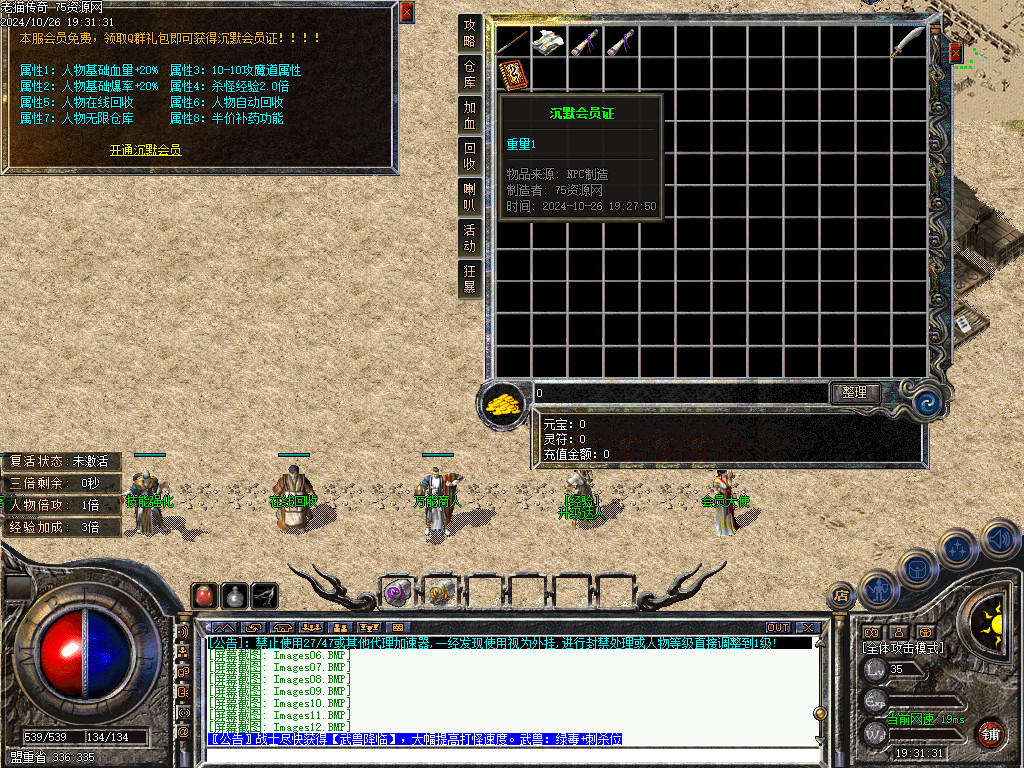Show the 活动 events tab

click(x=469, y=238)
